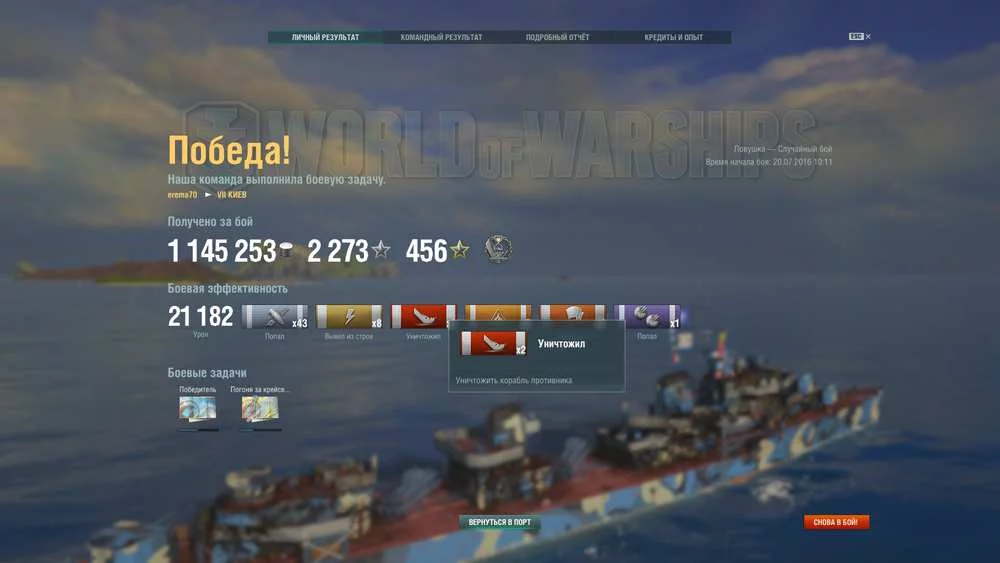Open the Подробный отчёт tab
Image resolution: width=1000 pixels, height=563 pixels.
click(557, 38)
